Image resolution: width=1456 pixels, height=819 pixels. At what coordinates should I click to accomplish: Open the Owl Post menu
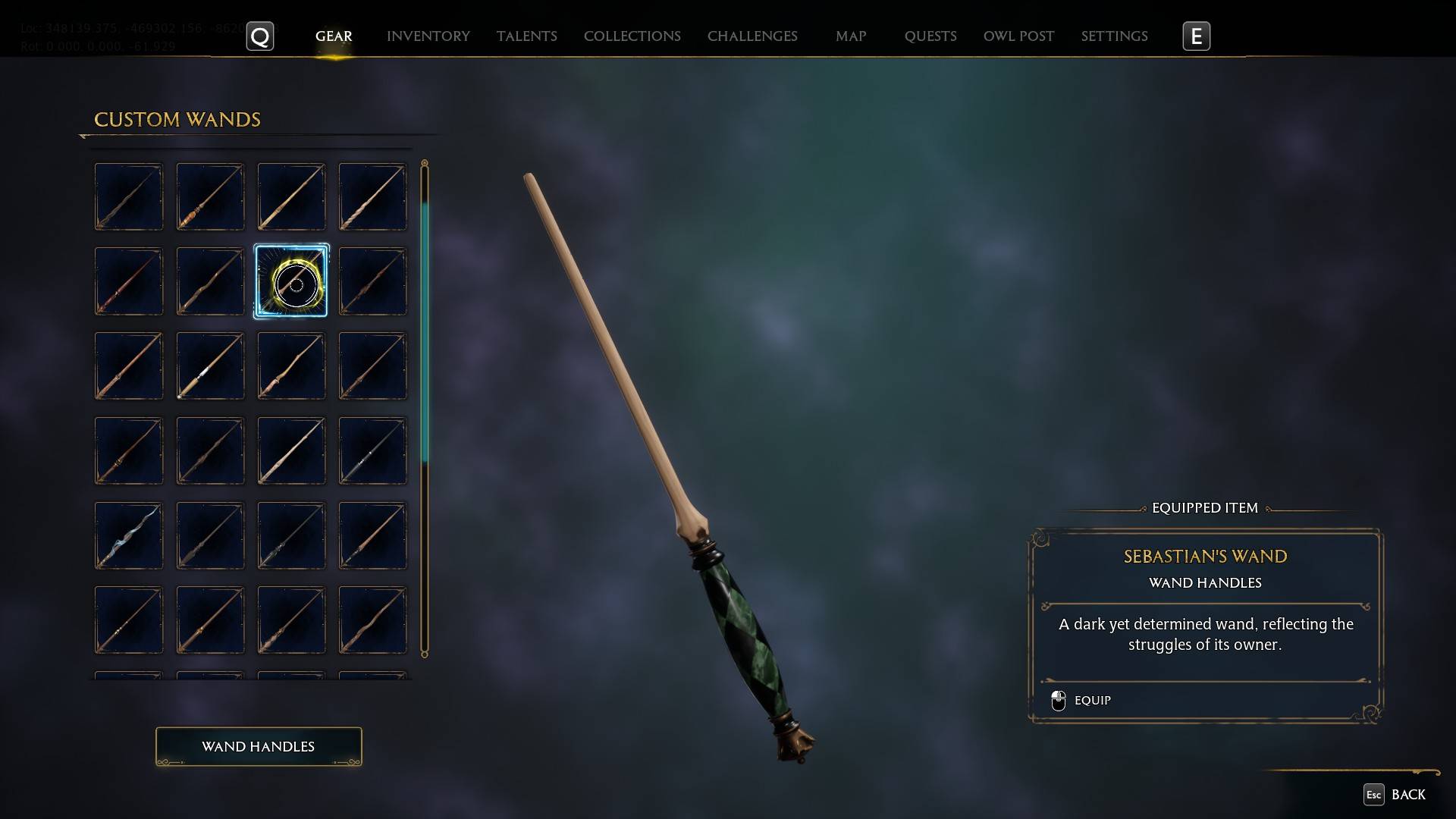(1018, 36)
